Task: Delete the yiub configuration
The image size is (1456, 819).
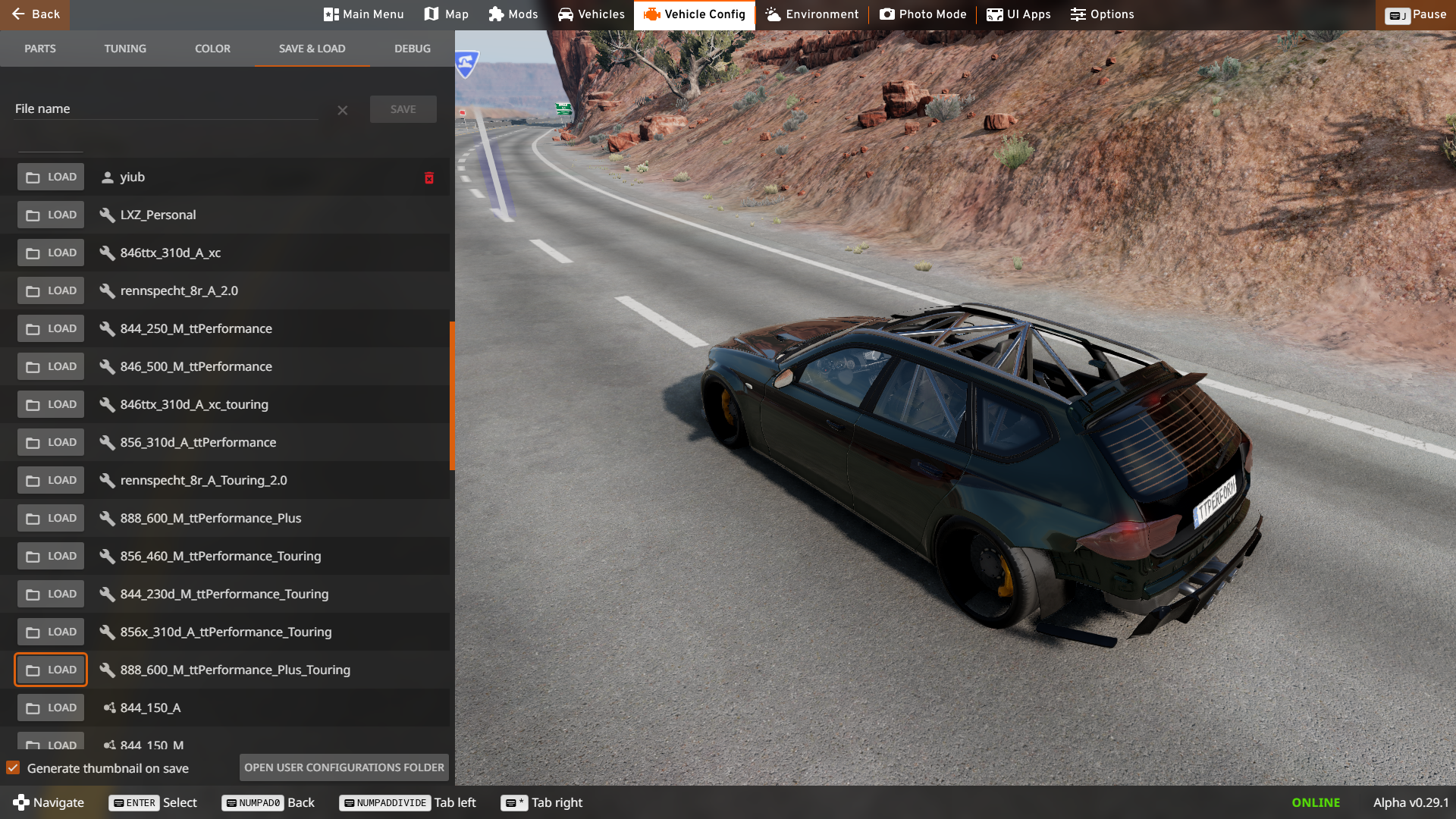Action: point(429,177)
